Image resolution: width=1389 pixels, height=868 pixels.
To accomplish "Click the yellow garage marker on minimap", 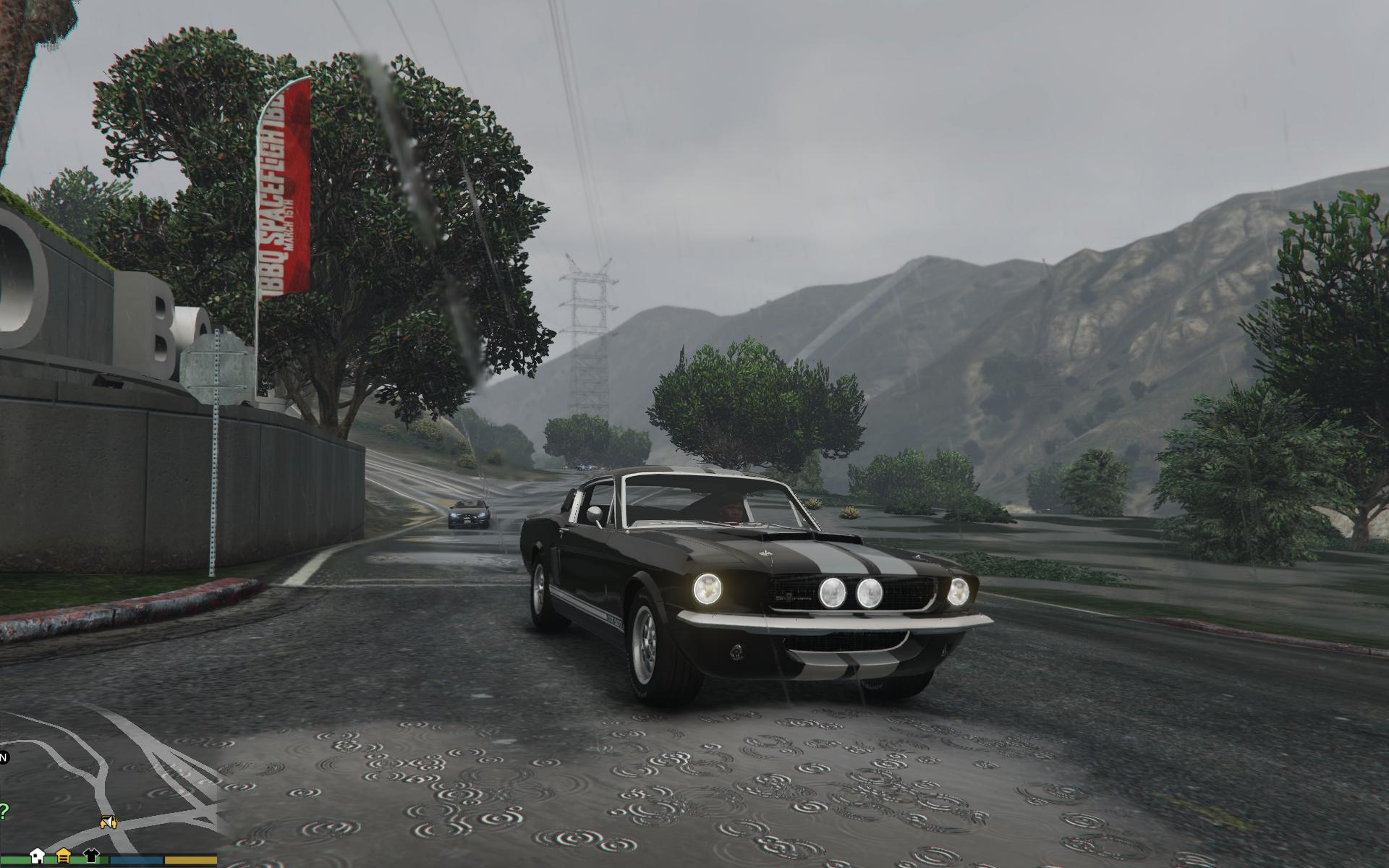I will pos(64,854).
